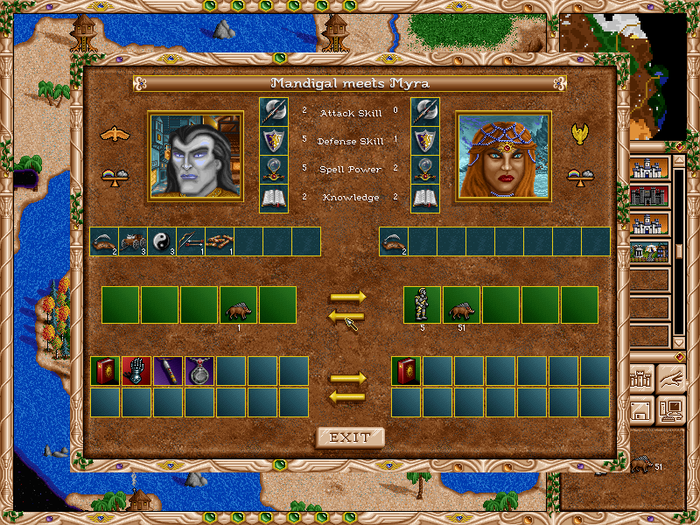Screen dimensions: 700x525
Task: Open Mandigal's red spell book artifact
Action: pos(104,371)
